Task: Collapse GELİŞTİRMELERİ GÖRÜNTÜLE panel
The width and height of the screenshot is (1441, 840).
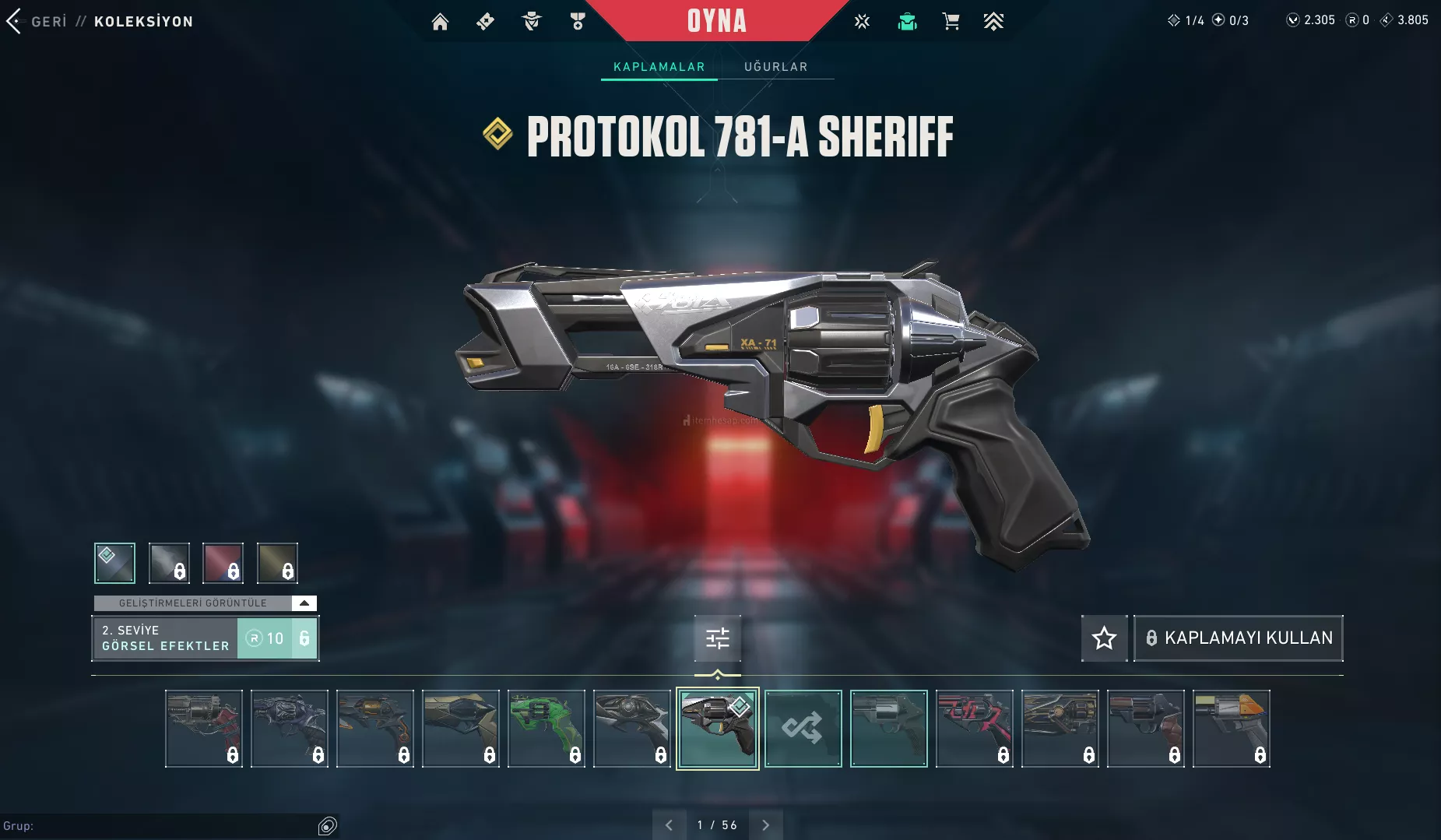Action: click(x=304, y=603)
